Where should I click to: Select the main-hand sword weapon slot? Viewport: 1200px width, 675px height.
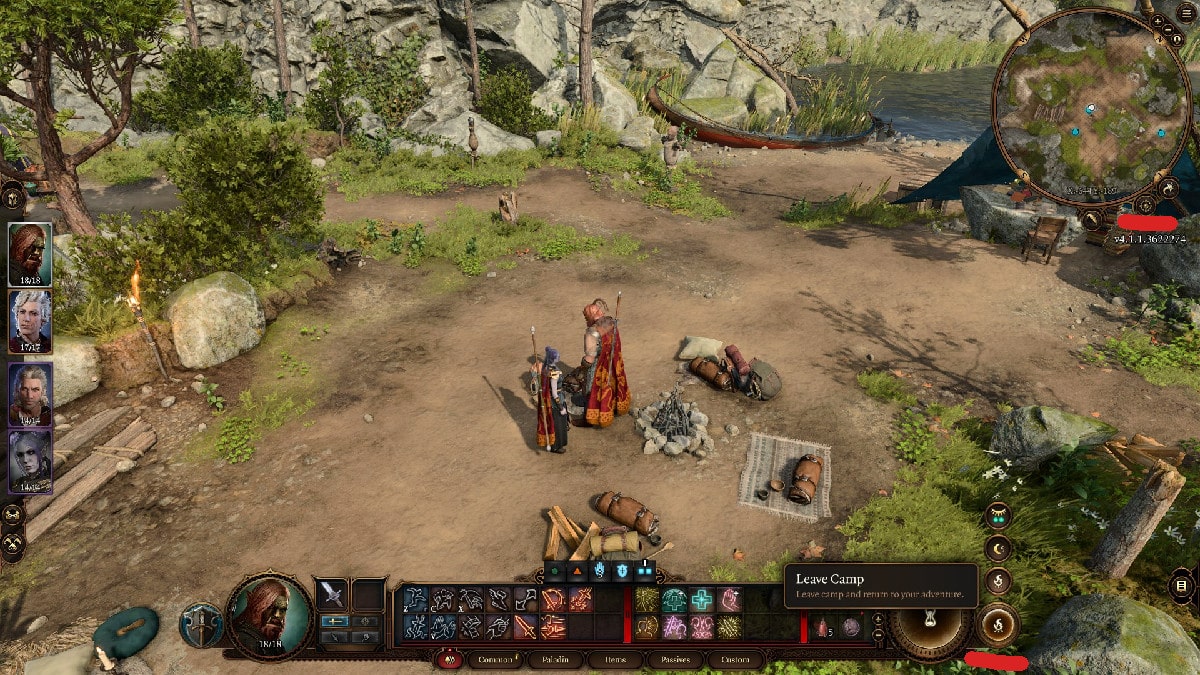pyautogui.click(x=333, y=595)
